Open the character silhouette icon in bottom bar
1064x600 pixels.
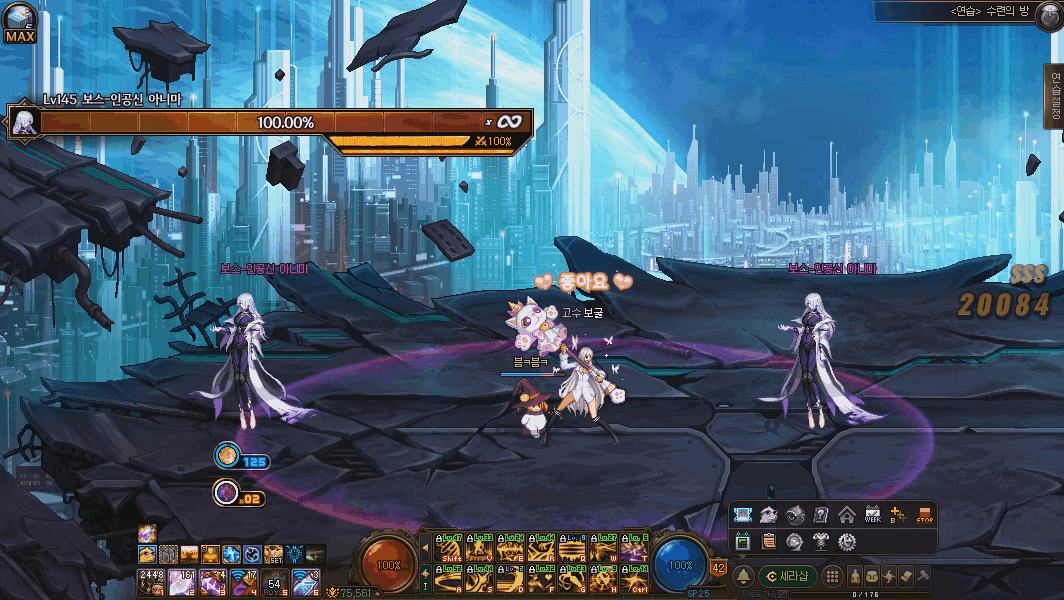[857, 577]
